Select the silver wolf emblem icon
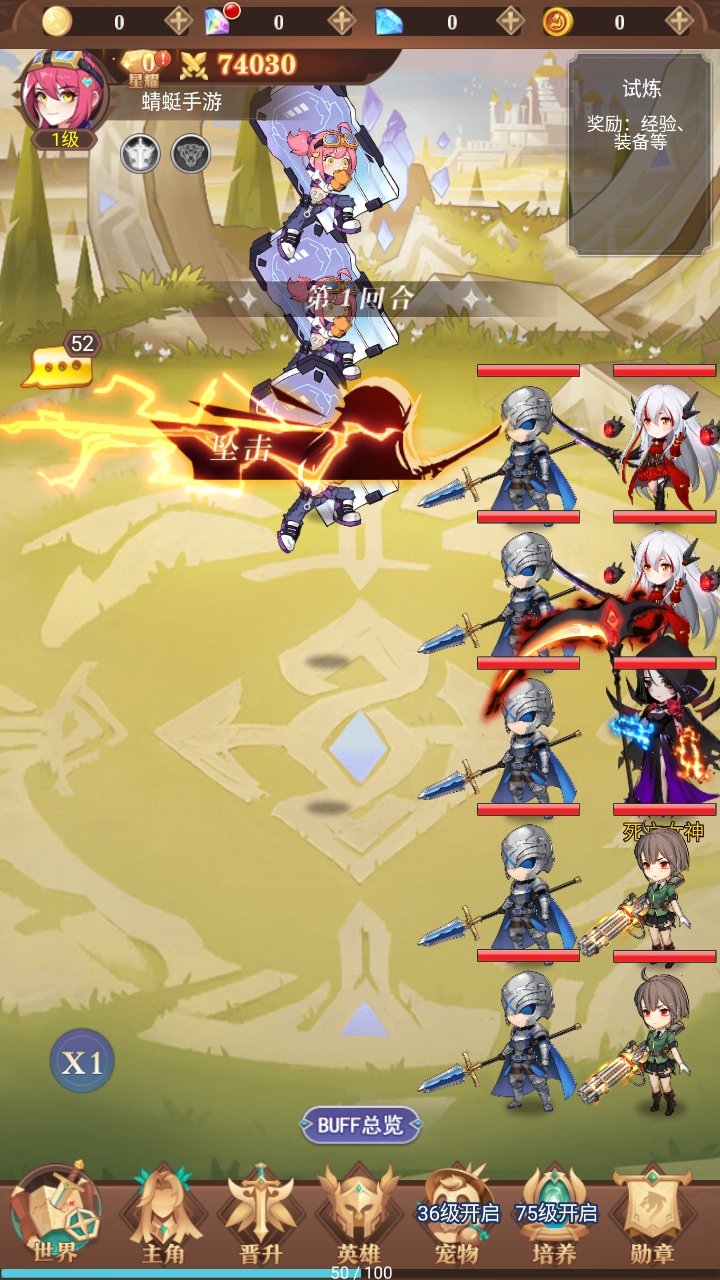 [x=140, y=154]
